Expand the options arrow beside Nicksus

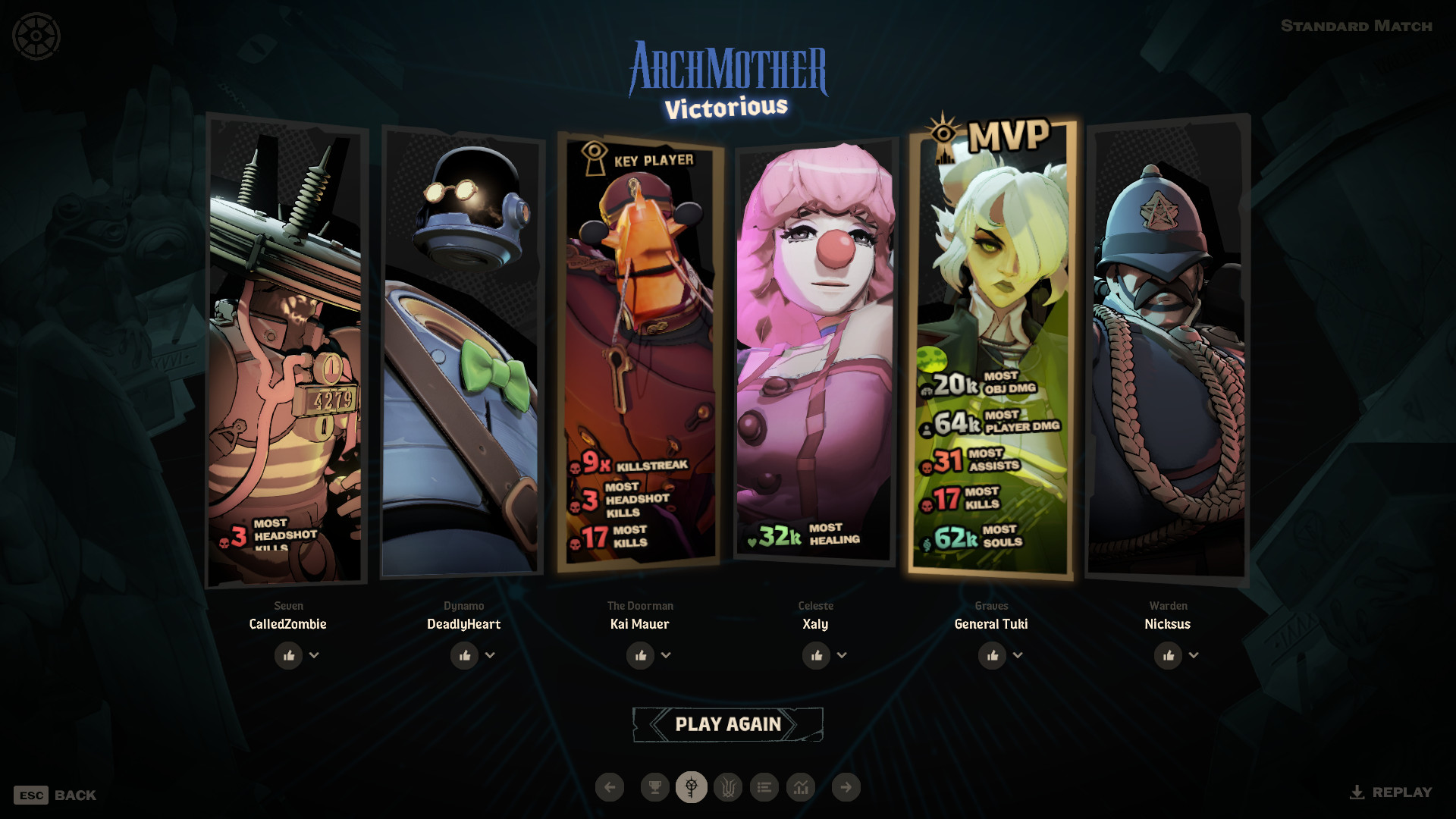[1194, 655]
